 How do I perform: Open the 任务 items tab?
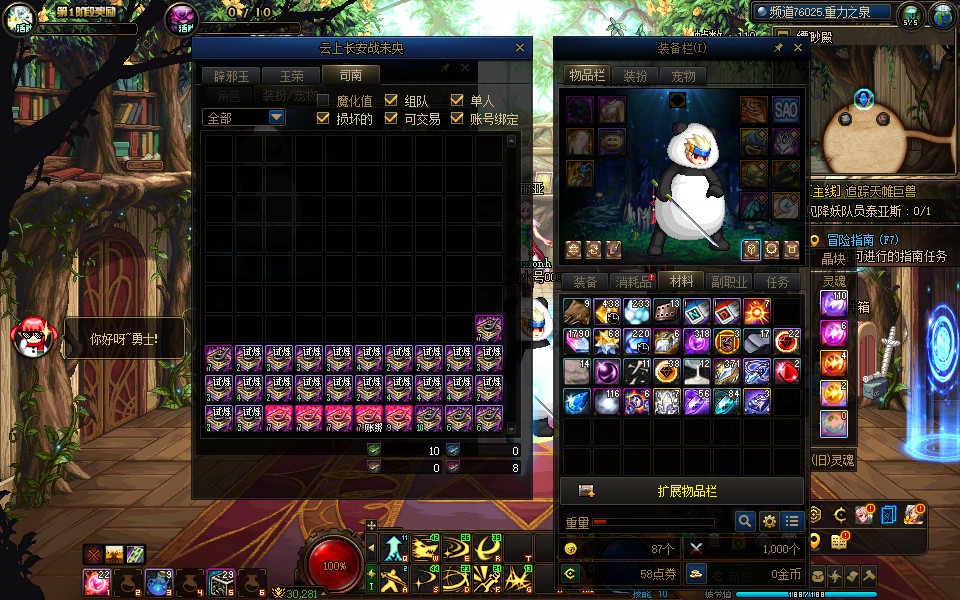tap(778, 282)
